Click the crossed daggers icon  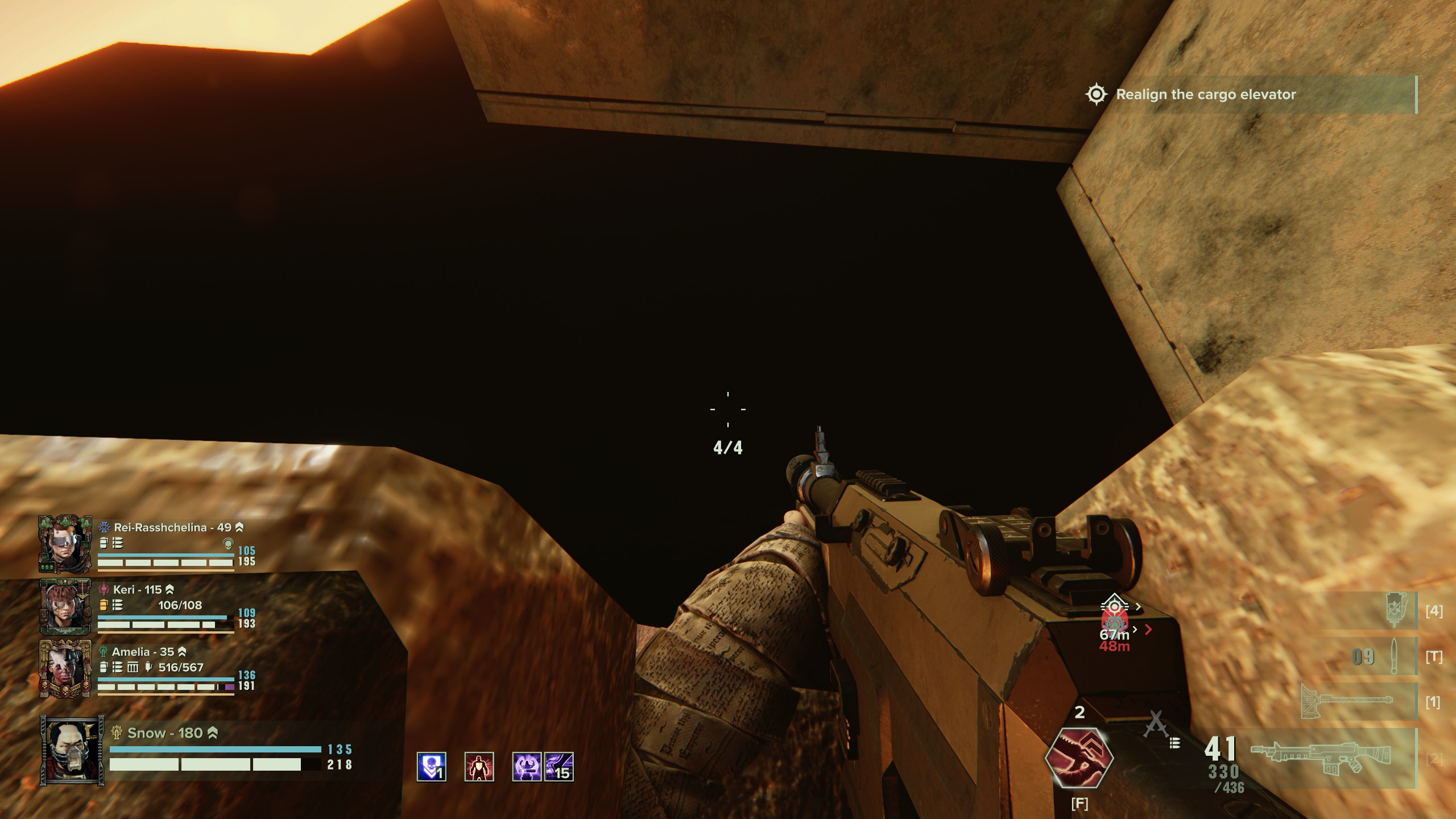click(1155, 725)
